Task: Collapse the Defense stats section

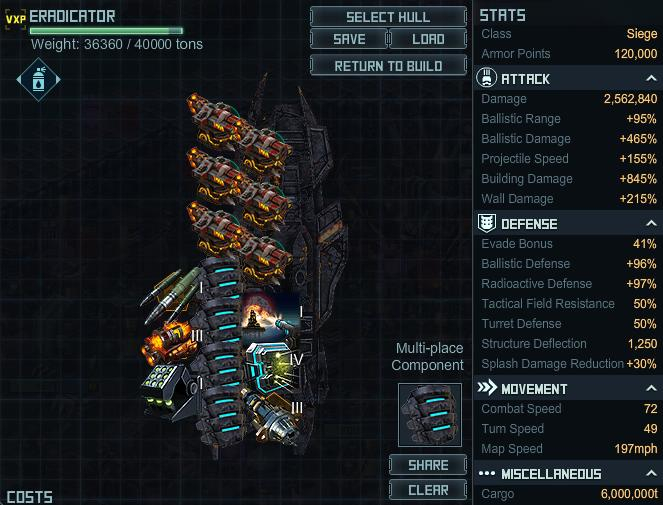Action: 651,224
